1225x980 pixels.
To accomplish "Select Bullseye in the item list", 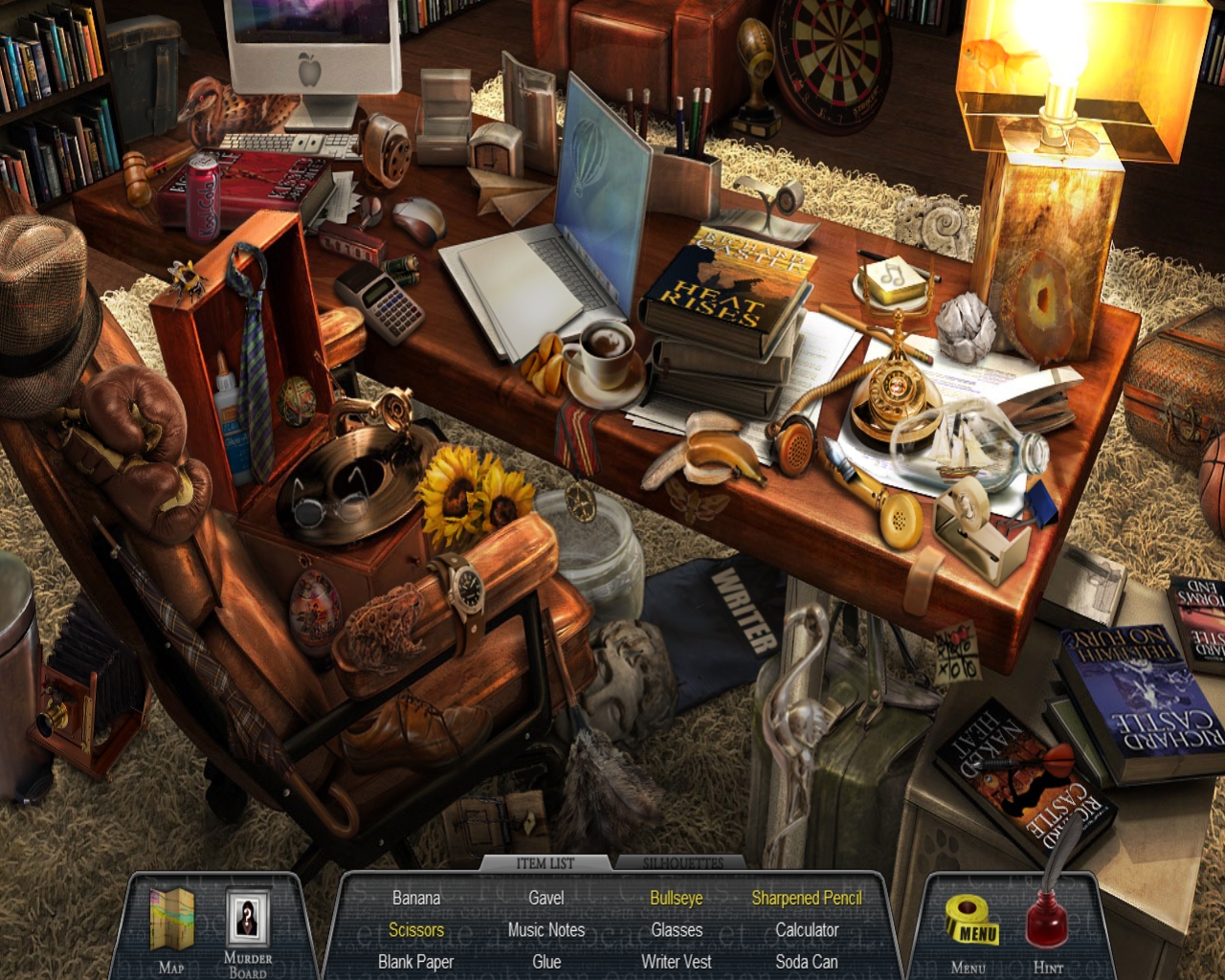I will (x=677, y=899).
